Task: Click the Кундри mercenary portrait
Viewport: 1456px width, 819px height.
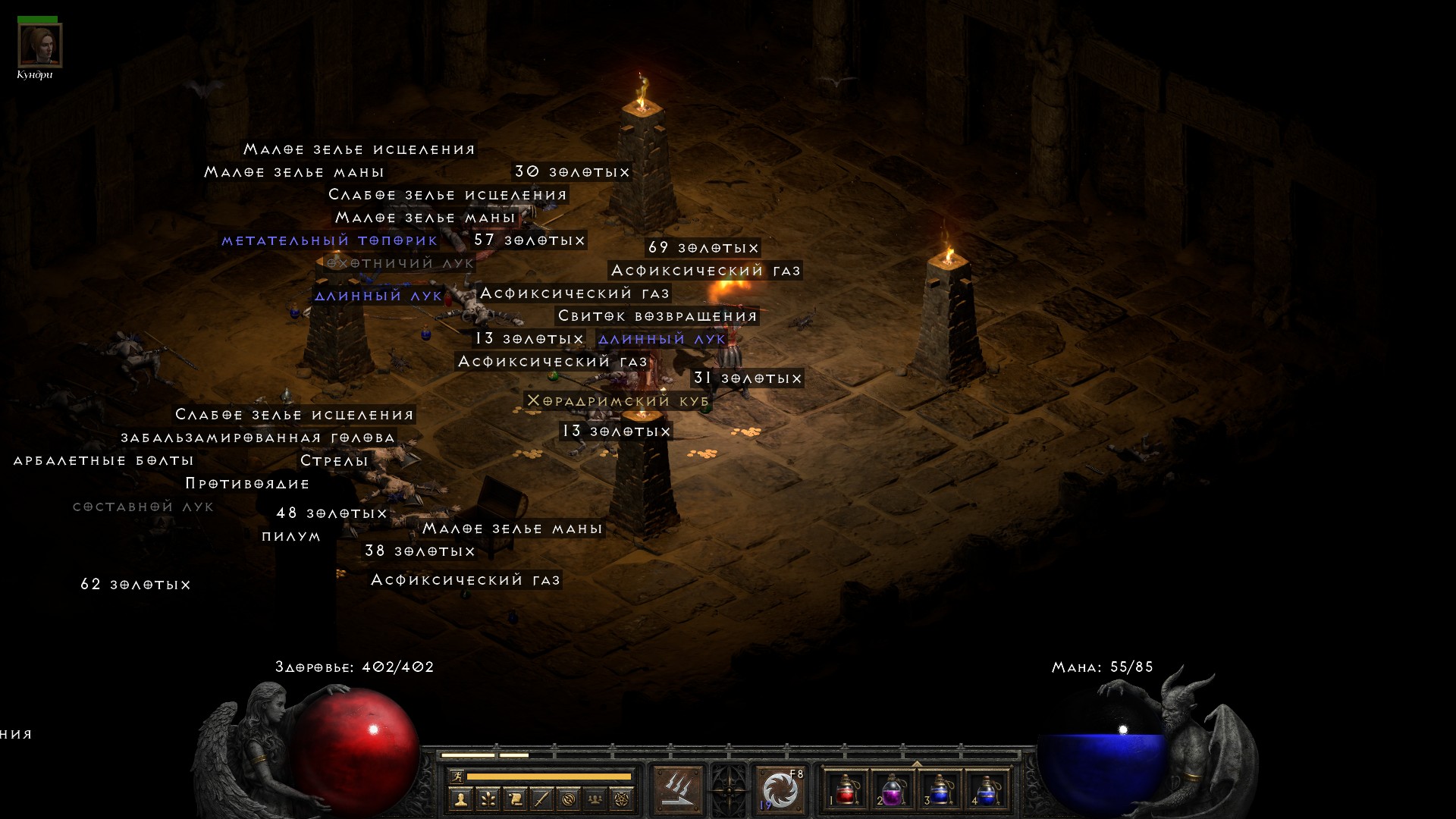Action: [39, 45]
